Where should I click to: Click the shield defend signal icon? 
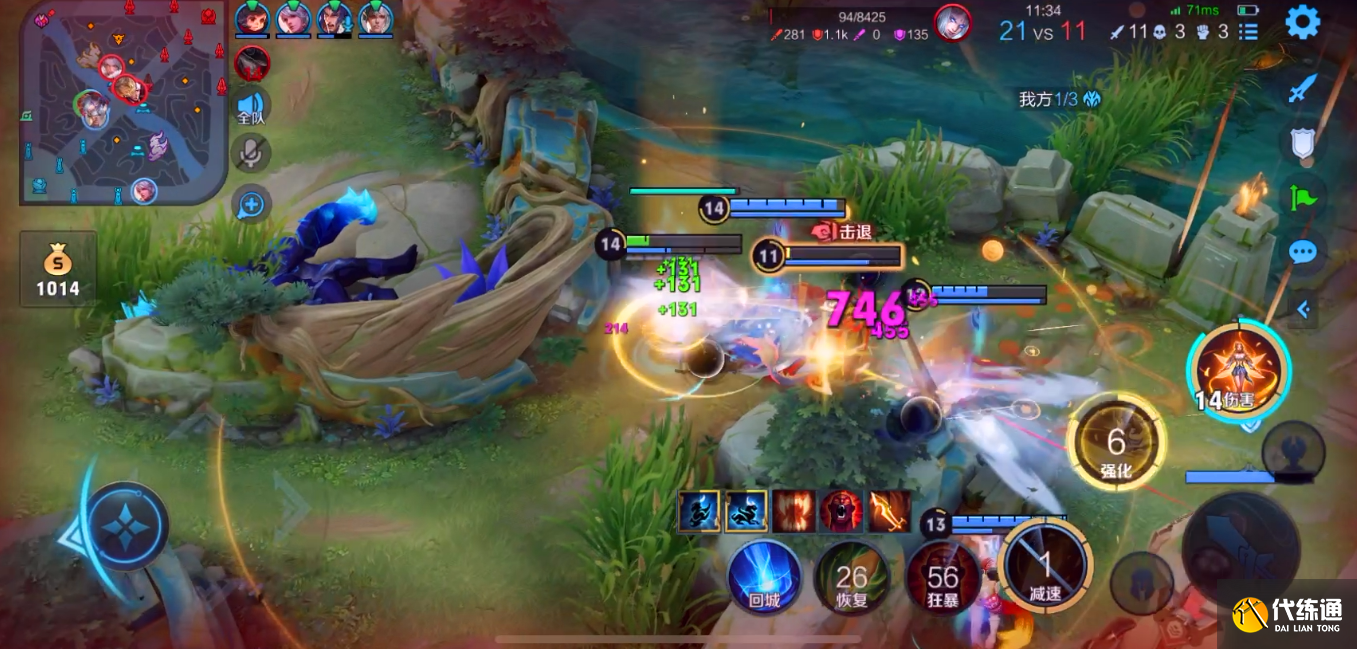coord(1302,142)
